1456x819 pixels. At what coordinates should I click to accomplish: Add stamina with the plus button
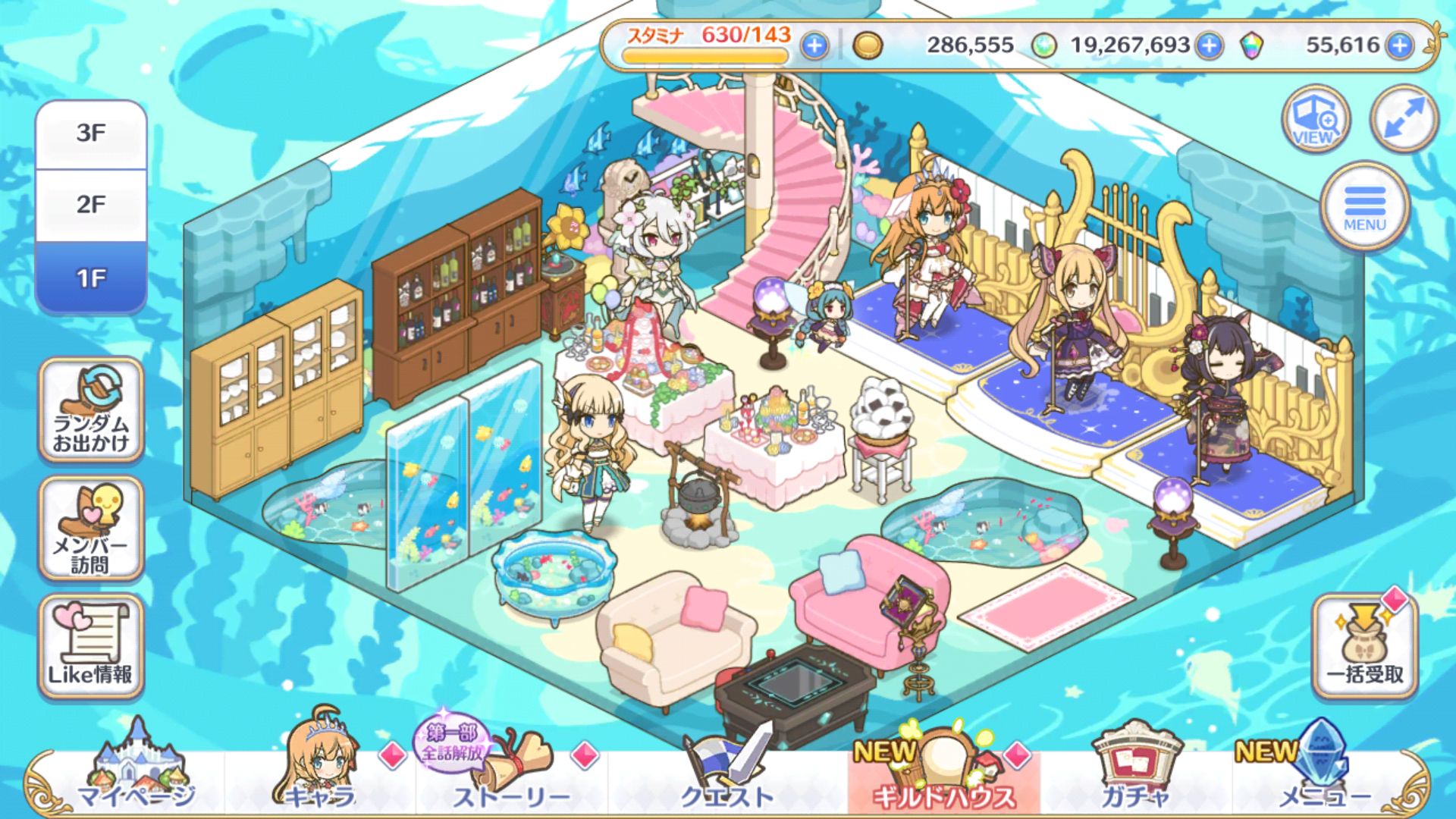click(x=814, y=46)
